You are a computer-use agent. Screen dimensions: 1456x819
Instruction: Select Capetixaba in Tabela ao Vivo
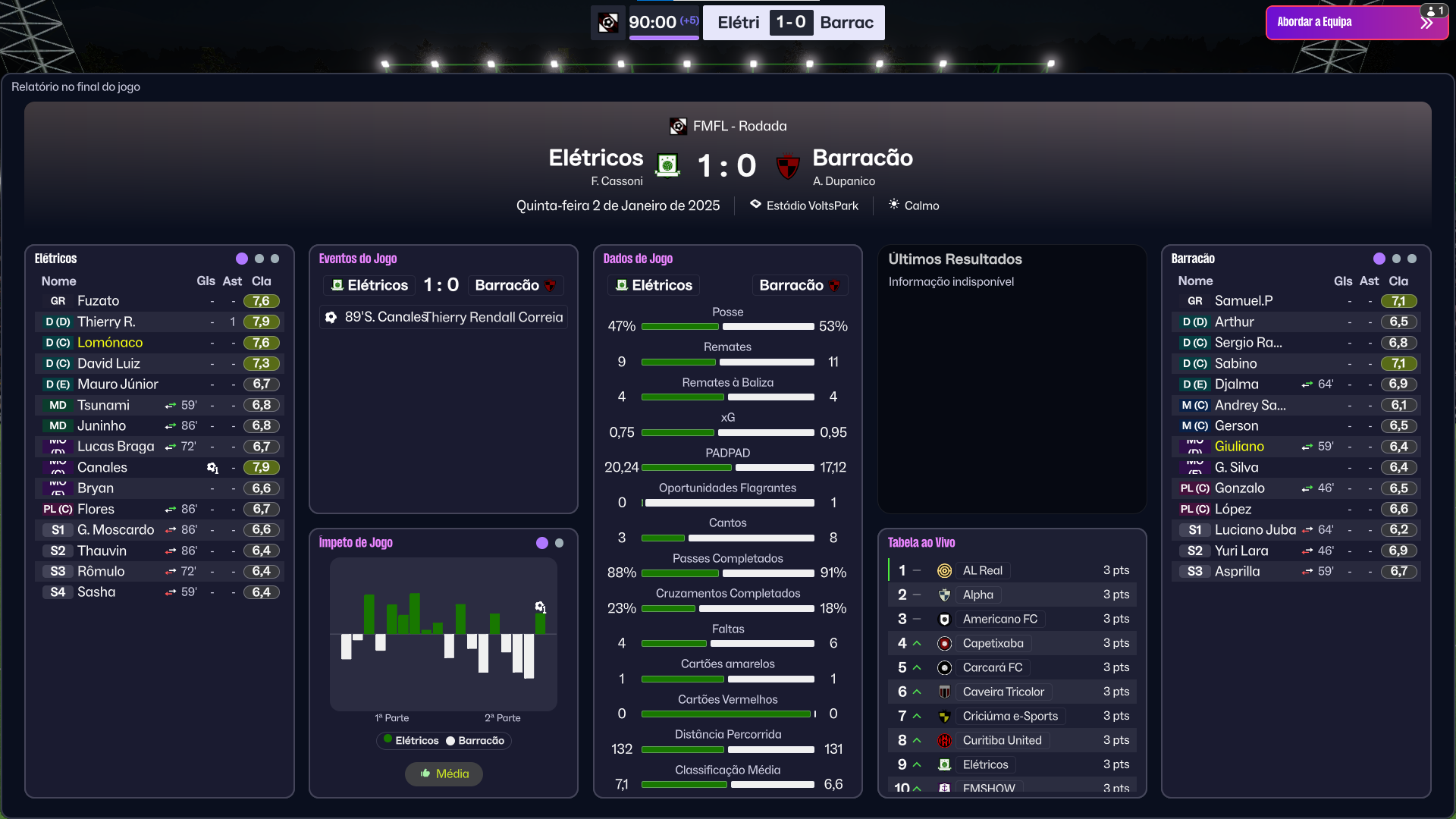(993, 643)
